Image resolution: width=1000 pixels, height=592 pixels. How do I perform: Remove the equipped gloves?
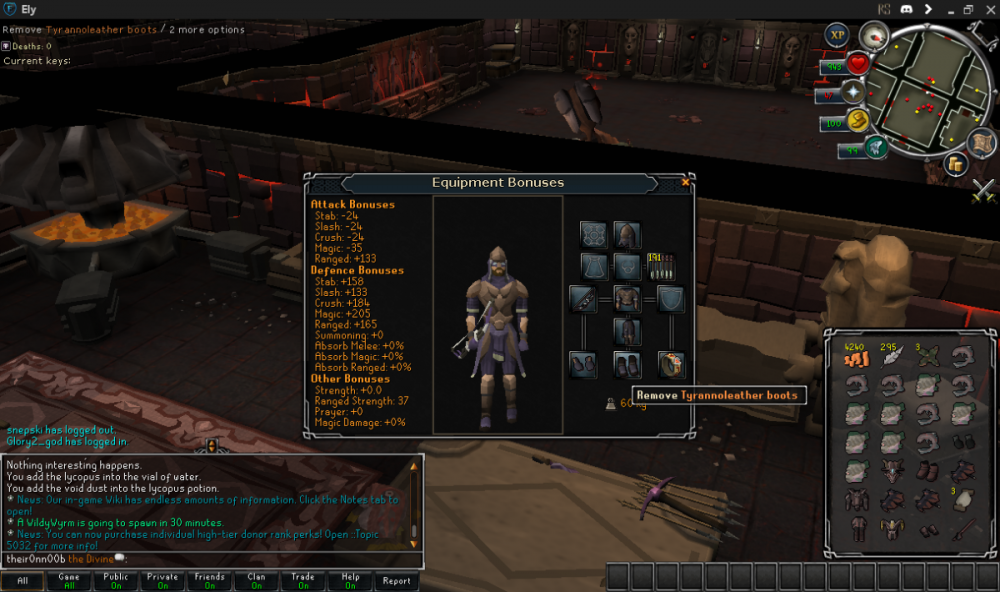click(x=583, y=364)
